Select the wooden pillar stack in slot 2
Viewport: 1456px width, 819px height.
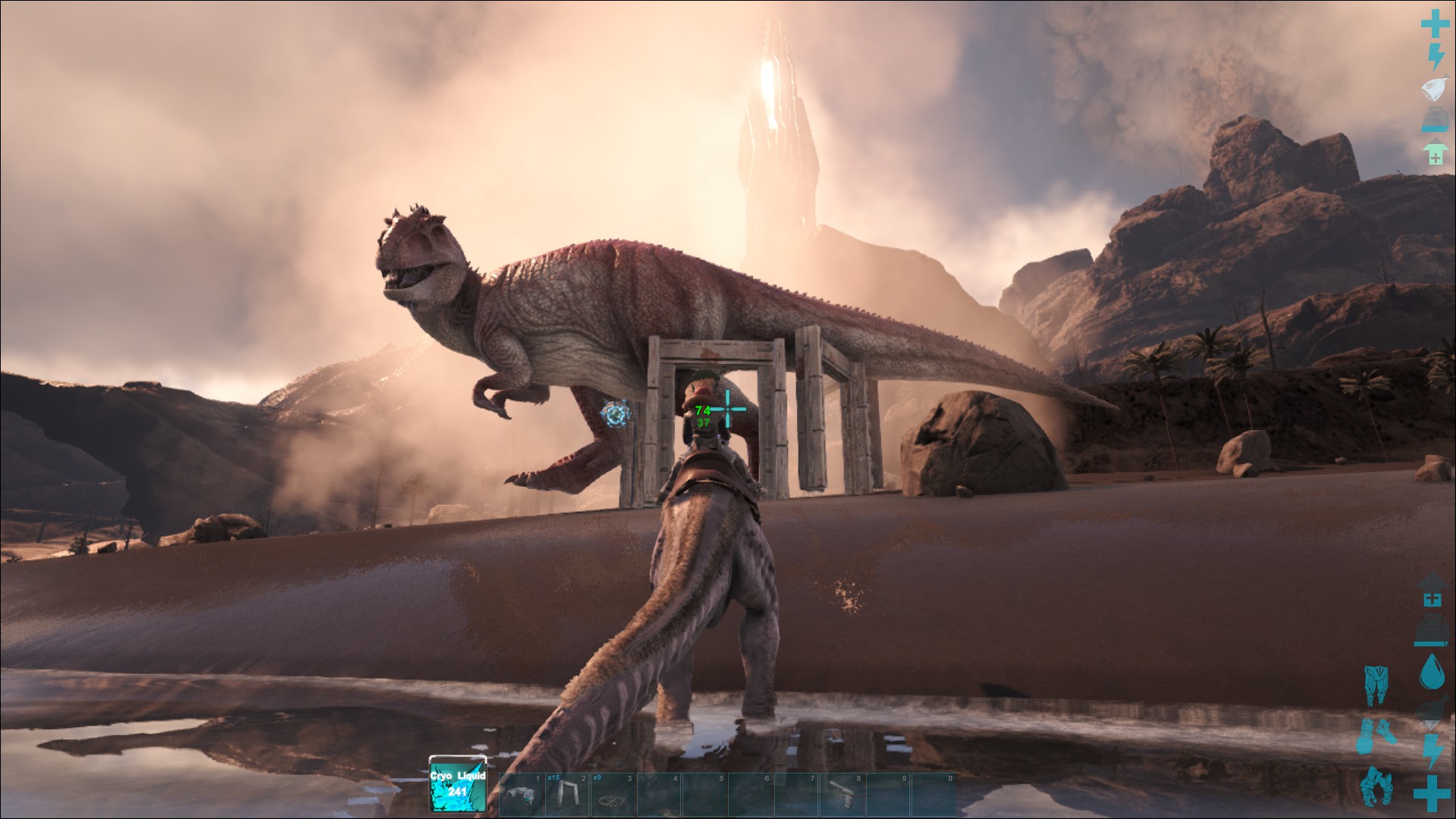[567, 793]
